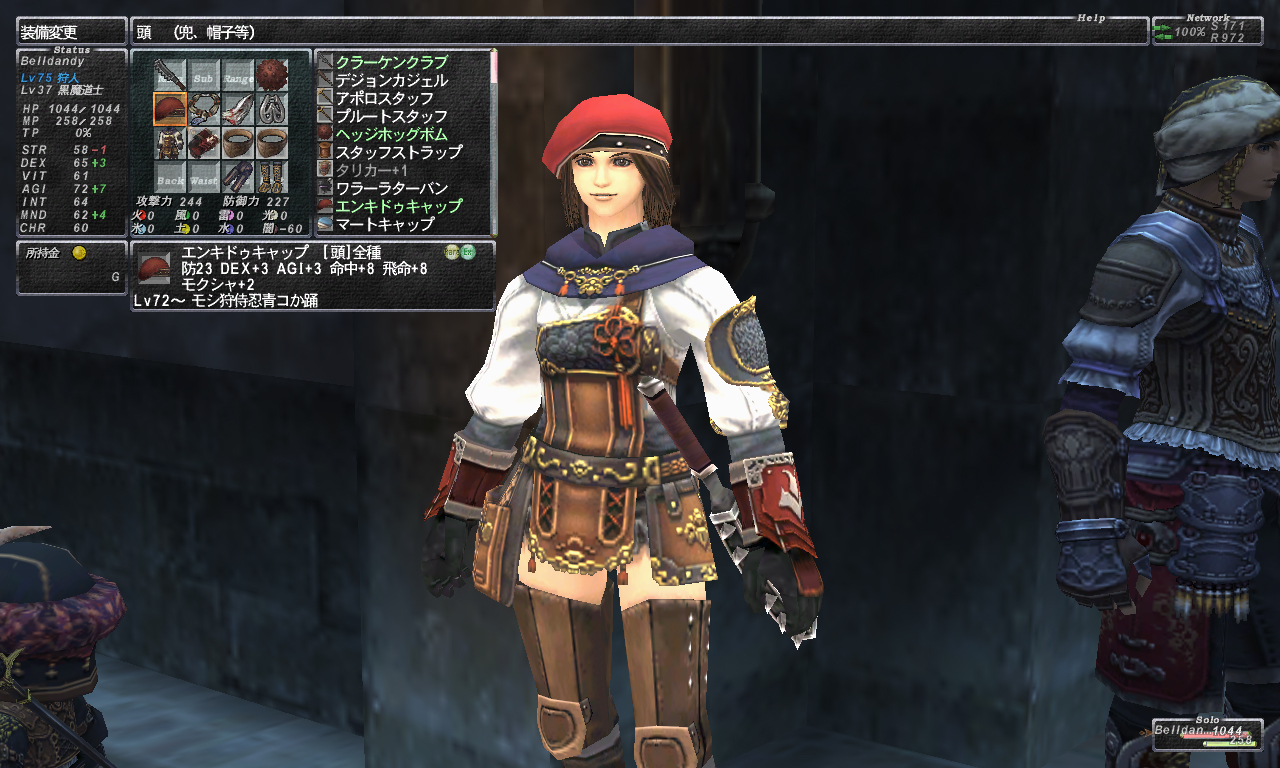
Task: Select エンキドゥキャップ in the item list
Action: 398,206
